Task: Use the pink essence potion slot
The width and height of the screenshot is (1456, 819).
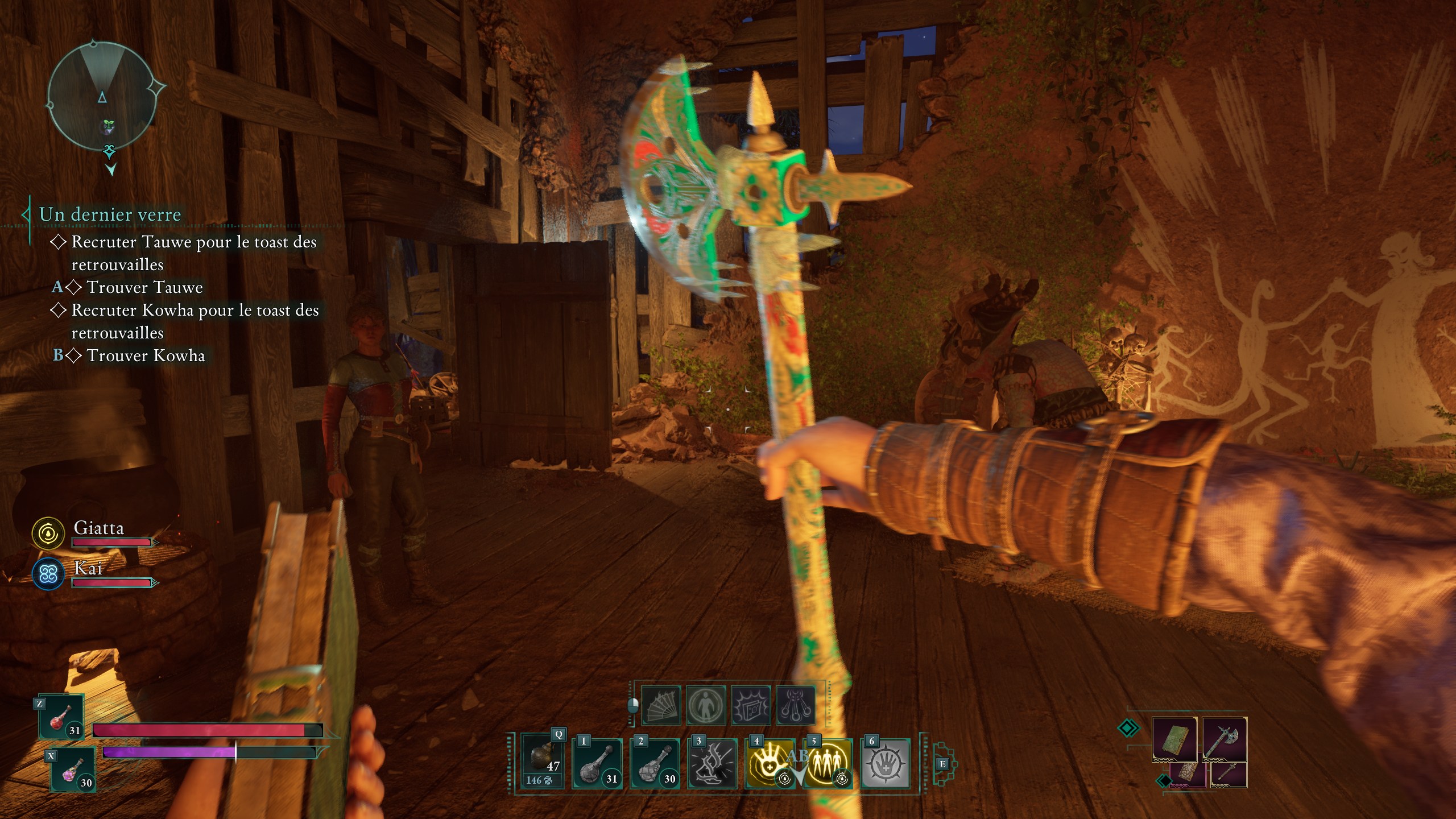Action: pos(73,770)
